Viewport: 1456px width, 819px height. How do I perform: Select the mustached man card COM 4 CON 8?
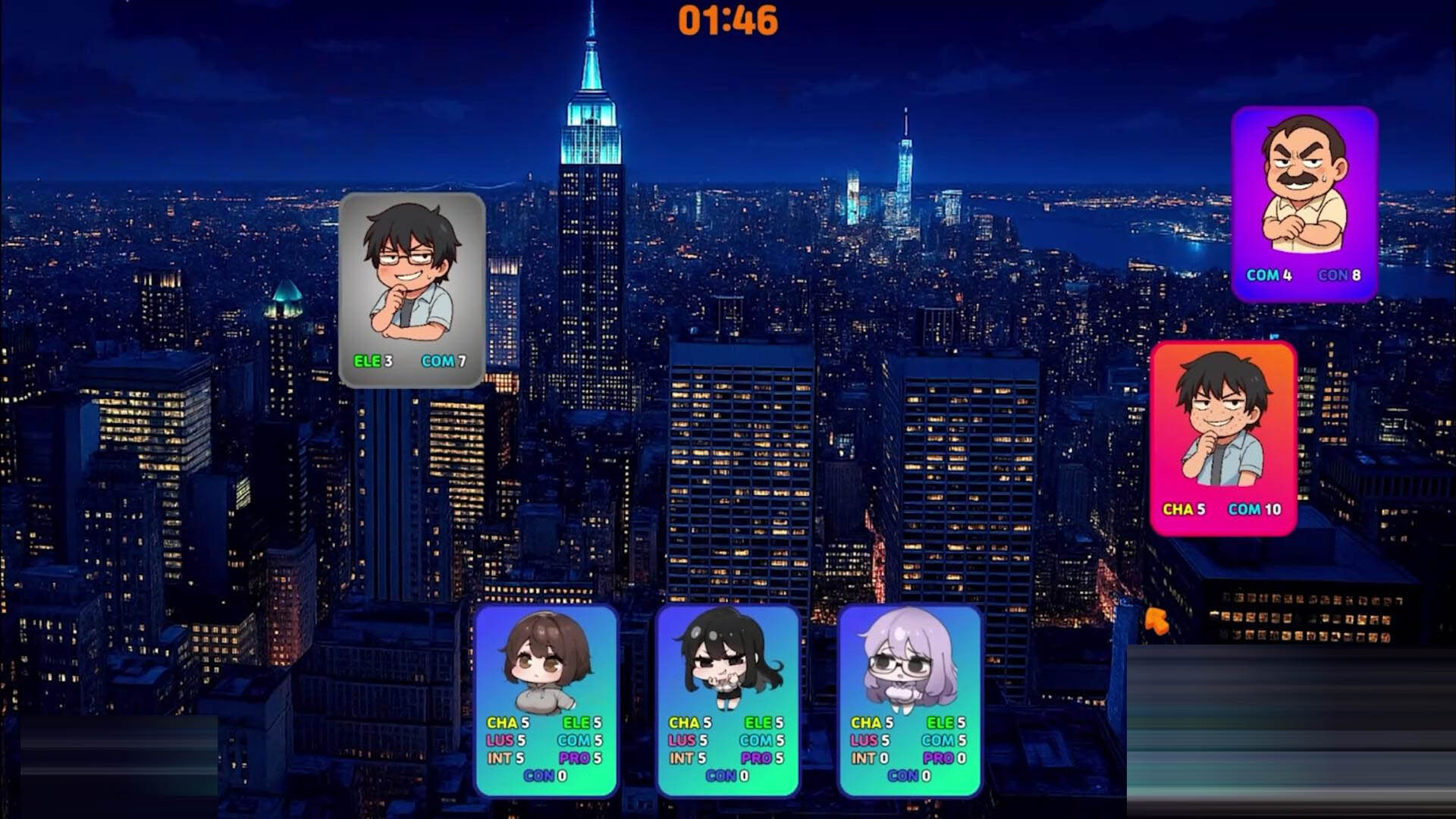[1304, 203]
